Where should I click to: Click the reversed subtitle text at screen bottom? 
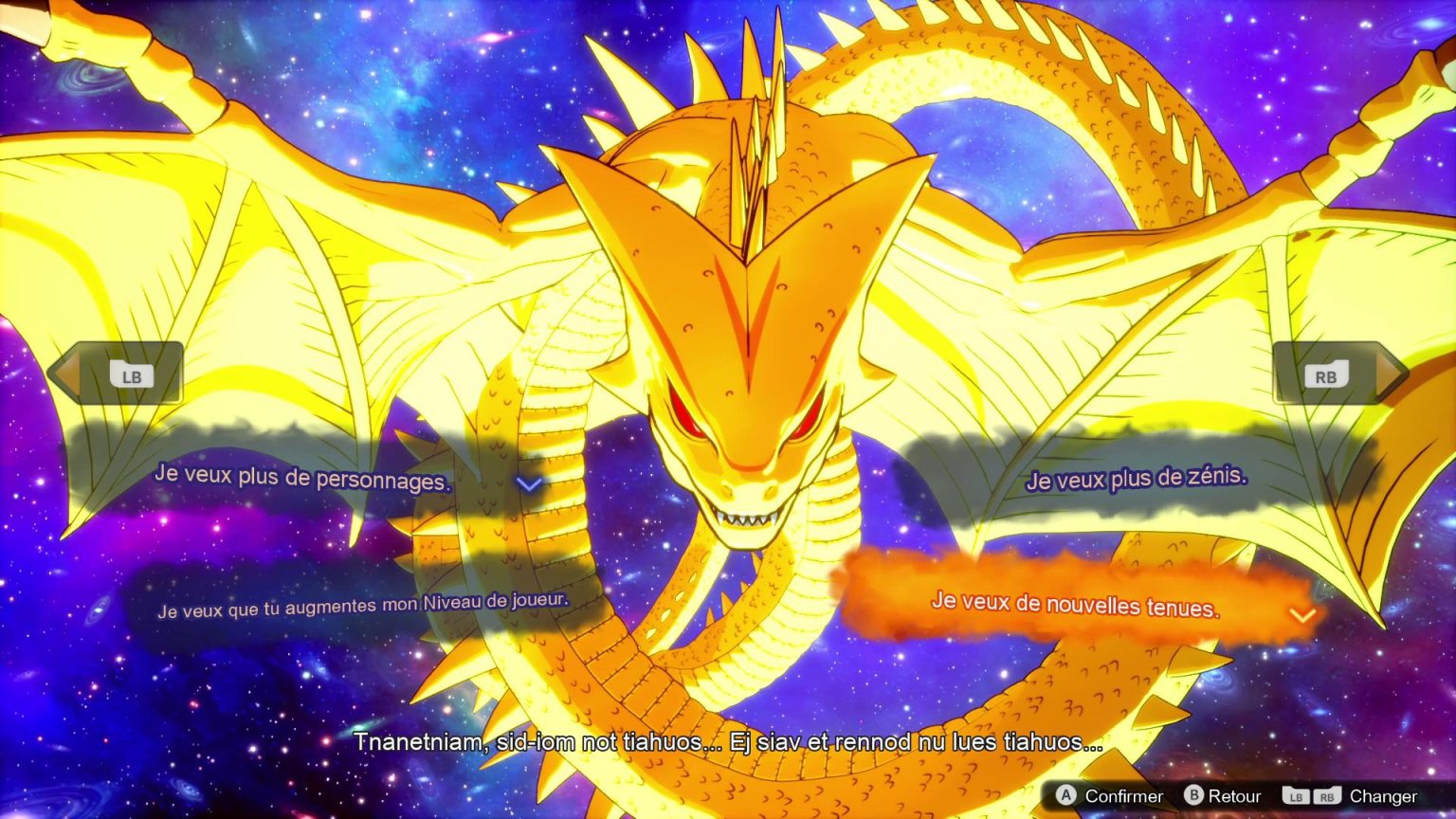728,745
